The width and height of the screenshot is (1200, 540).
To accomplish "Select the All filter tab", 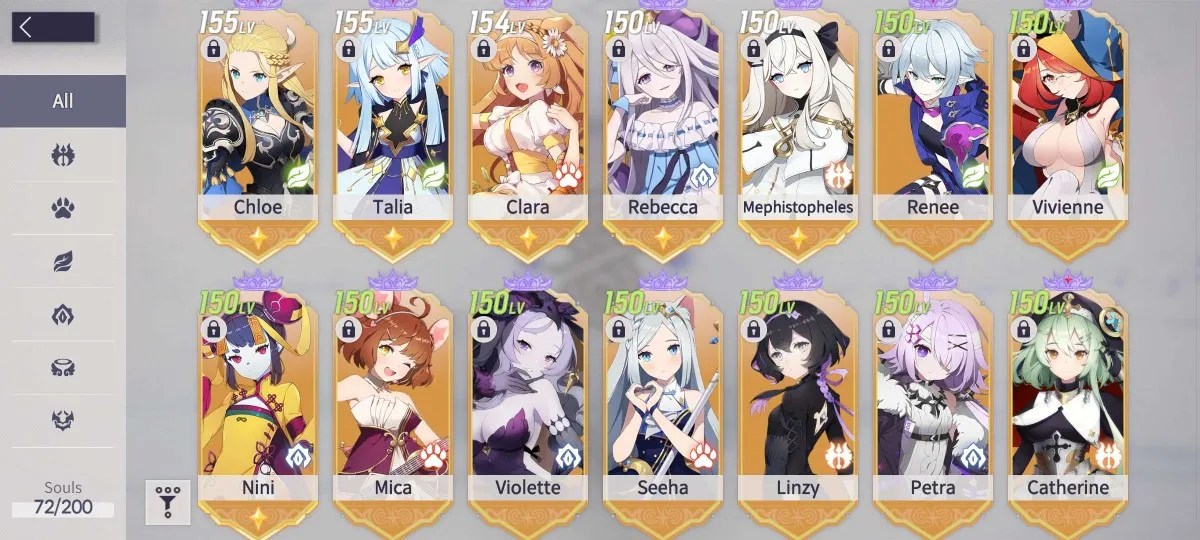I will click(63, 101).
